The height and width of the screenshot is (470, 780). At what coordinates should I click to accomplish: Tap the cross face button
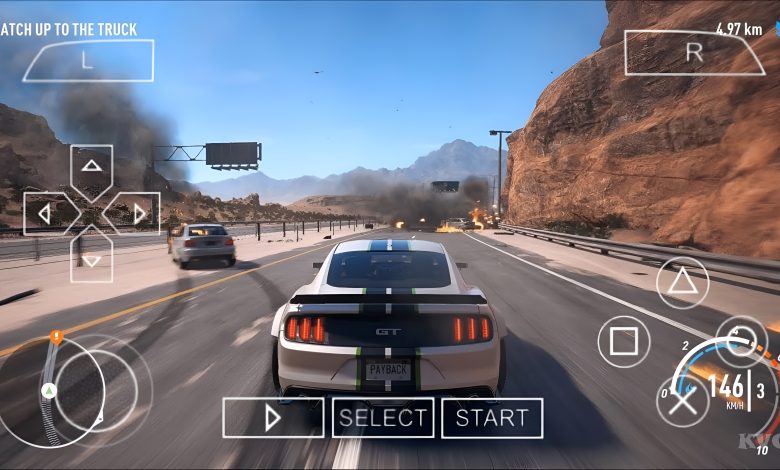[x=682, y=401]
